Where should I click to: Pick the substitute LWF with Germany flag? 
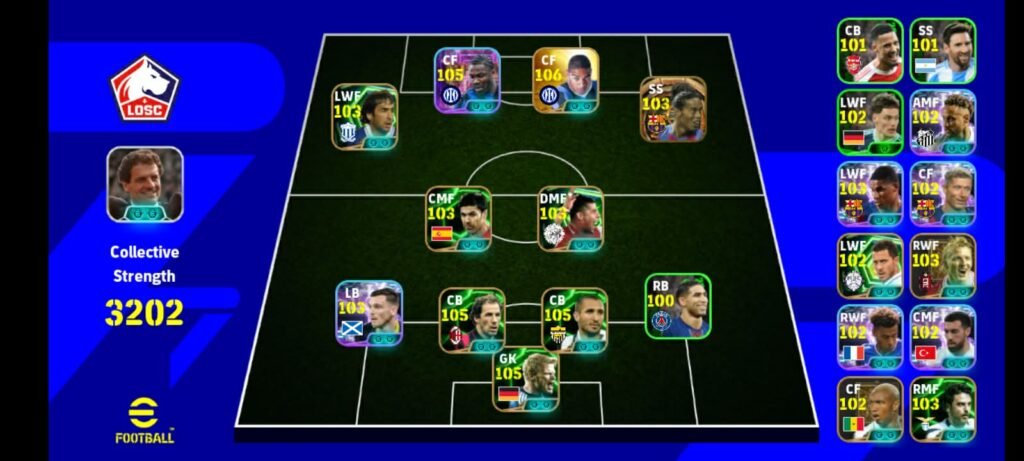coord(870,123)
